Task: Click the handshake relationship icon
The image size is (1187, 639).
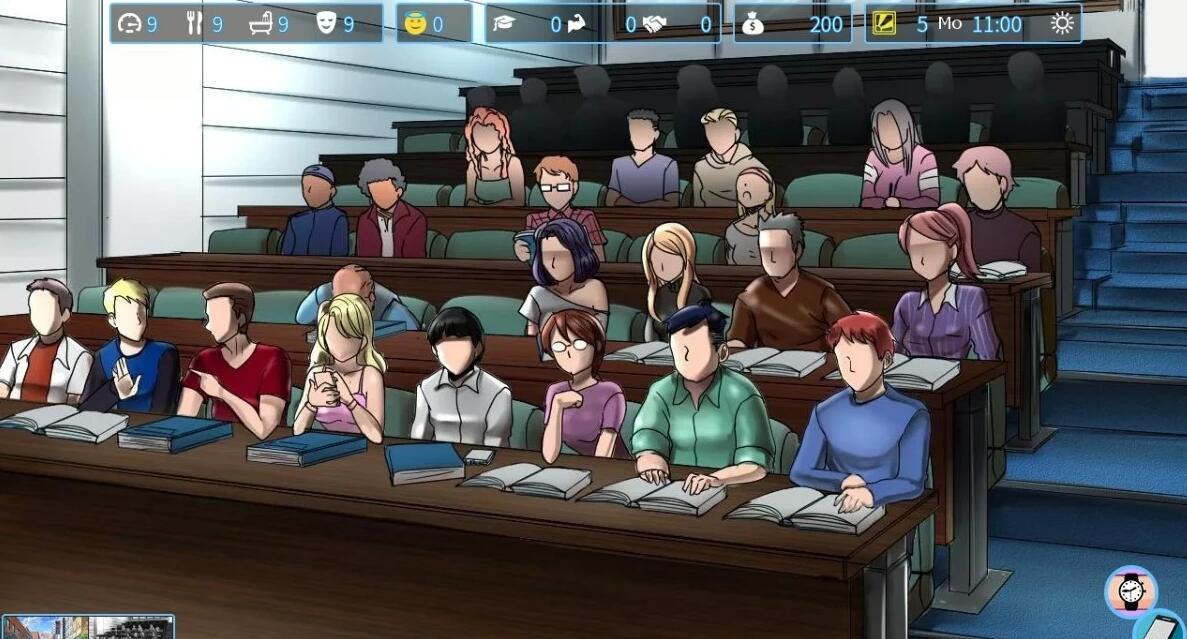Action: point(653,23)
